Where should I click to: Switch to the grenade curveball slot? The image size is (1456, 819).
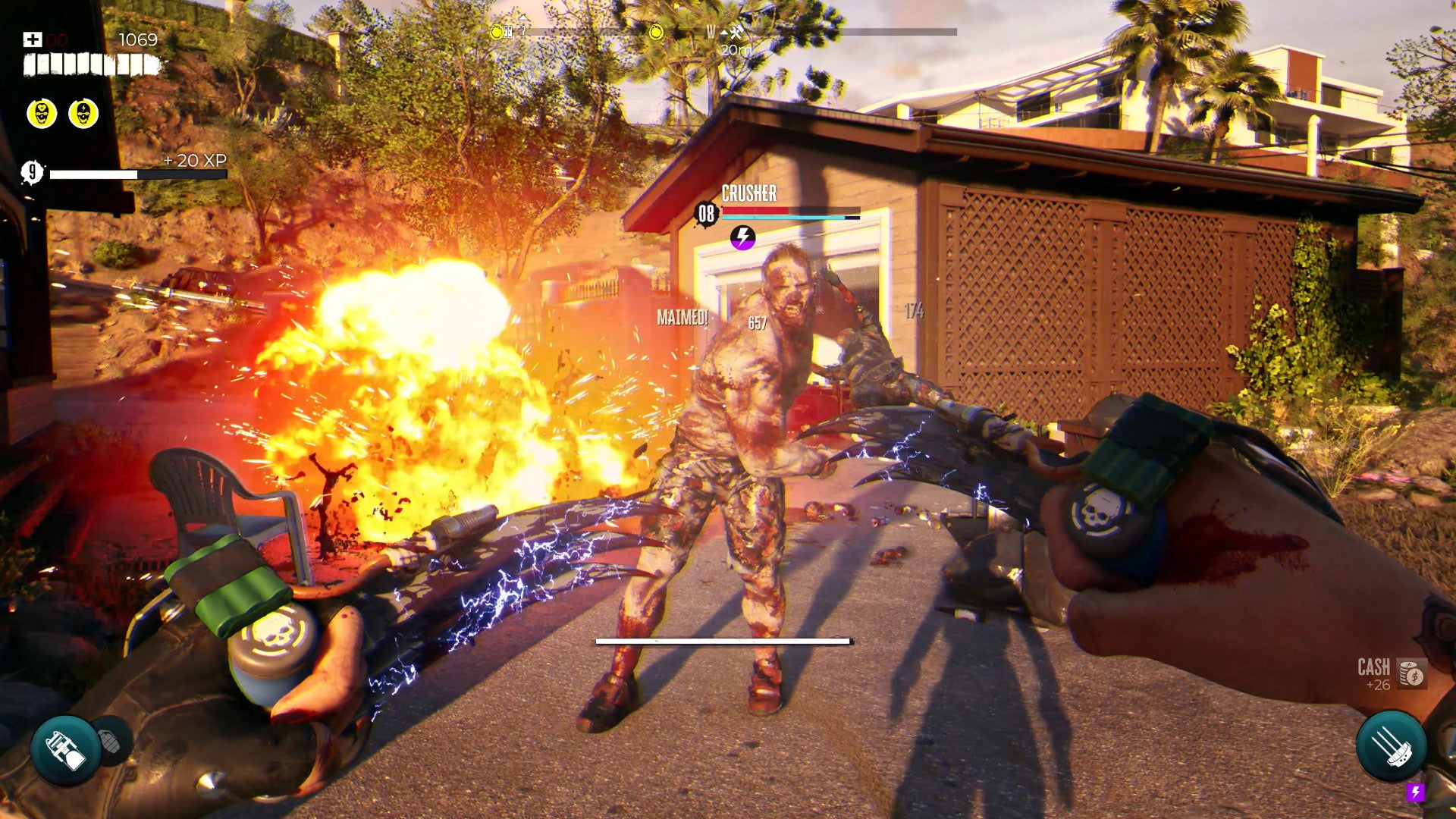[111, 741]
